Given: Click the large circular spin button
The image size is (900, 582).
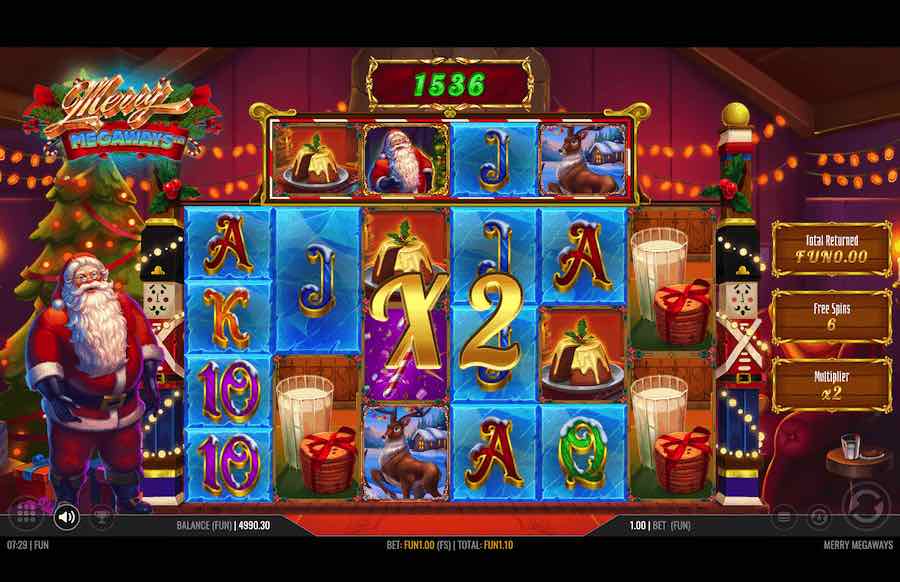Looking at the screenshot, I should click(x=865, y=504).
